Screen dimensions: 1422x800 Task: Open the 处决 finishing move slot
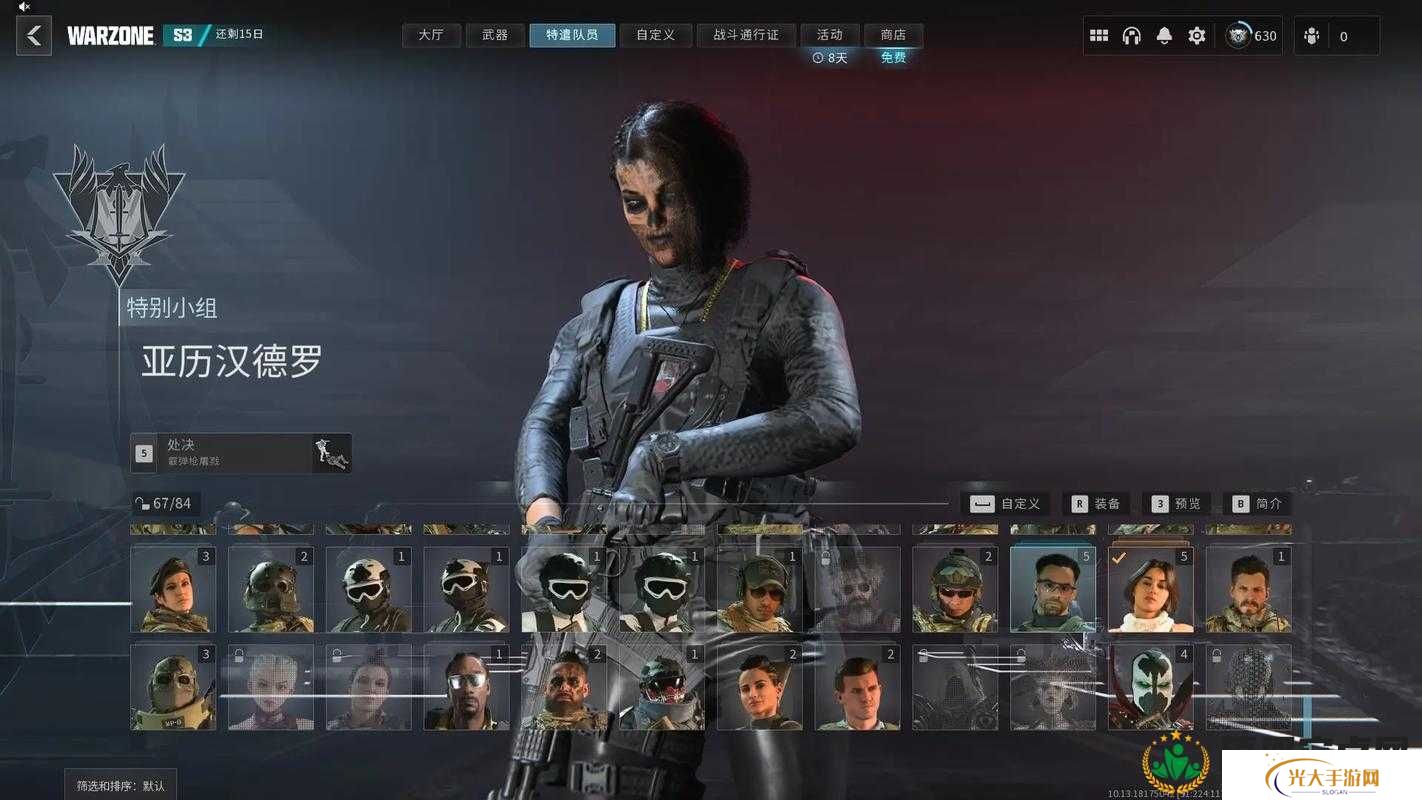click(x=240, y=452)
